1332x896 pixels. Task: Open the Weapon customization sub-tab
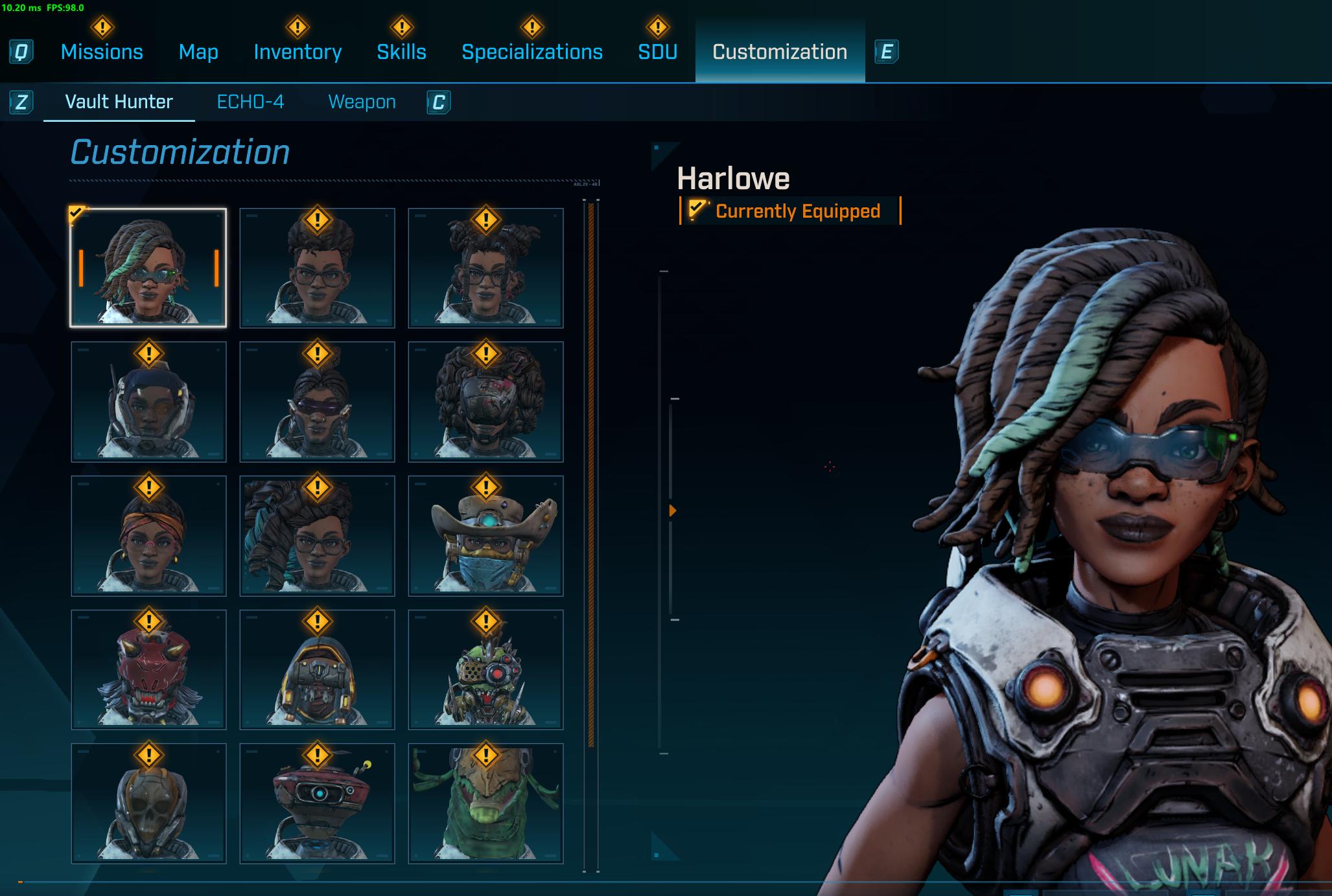[362, 102]
